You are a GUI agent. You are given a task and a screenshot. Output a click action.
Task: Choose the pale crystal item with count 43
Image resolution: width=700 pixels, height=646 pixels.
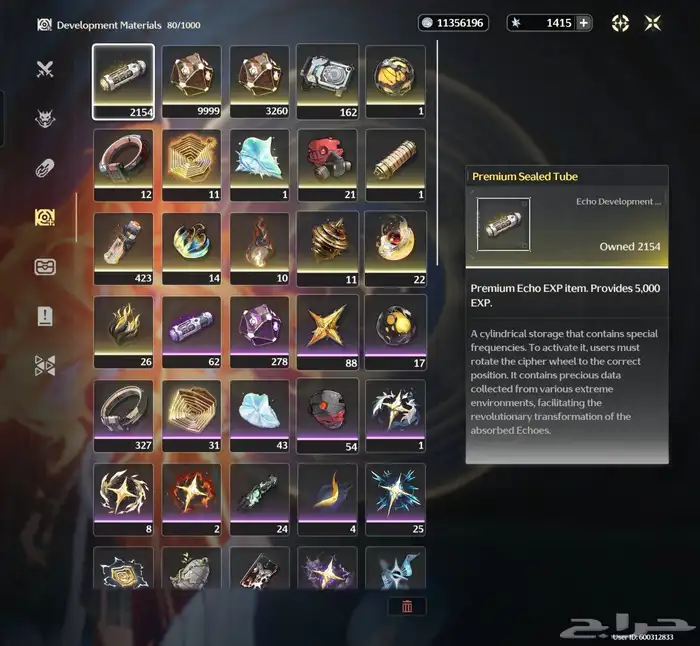point(259,412)
